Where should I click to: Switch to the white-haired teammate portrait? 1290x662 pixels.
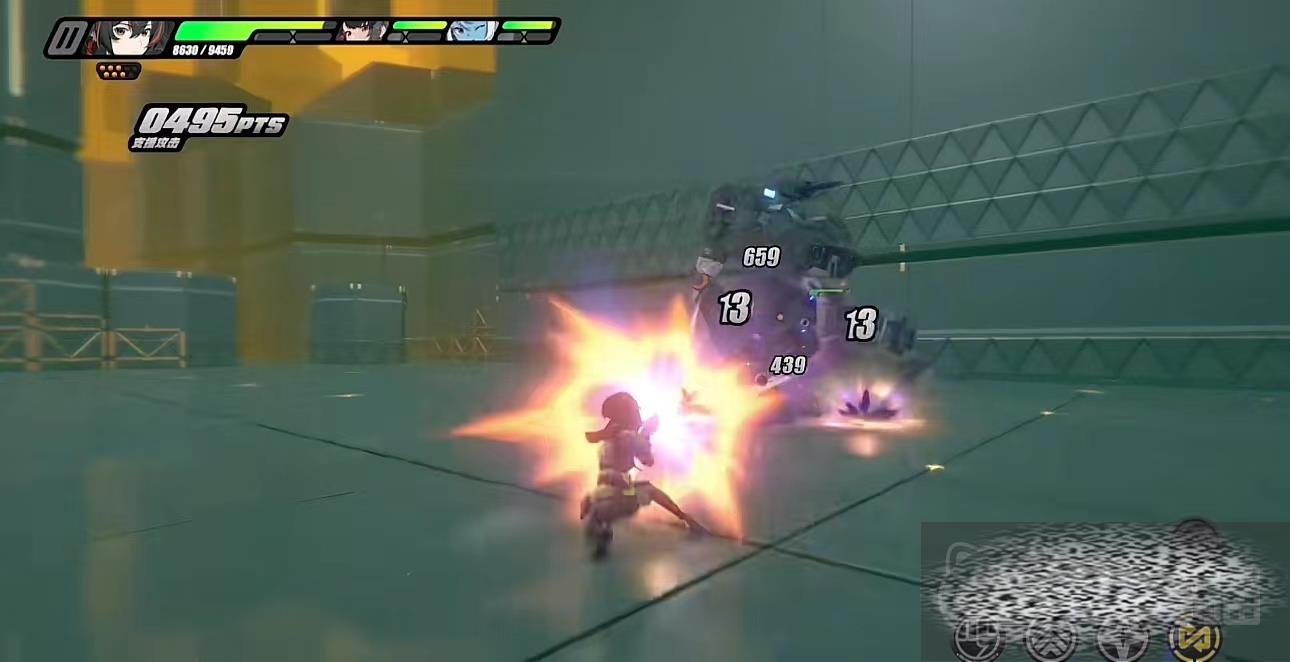tap(473, 31)
